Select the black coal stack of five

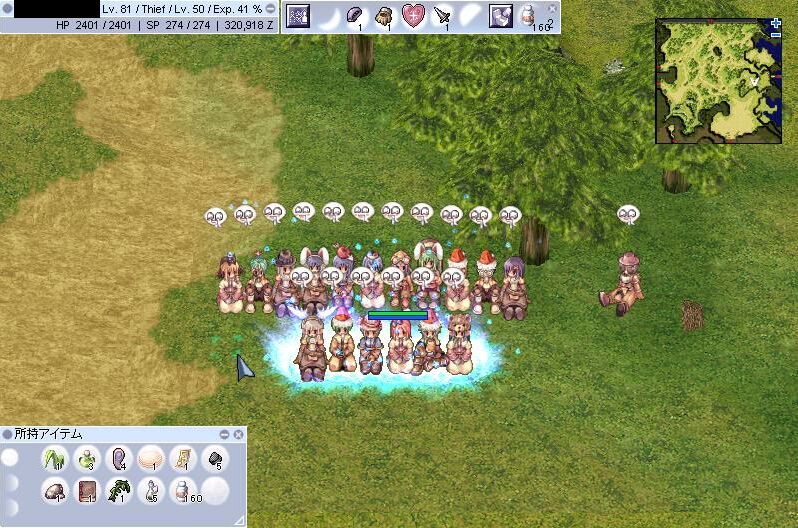213,459
